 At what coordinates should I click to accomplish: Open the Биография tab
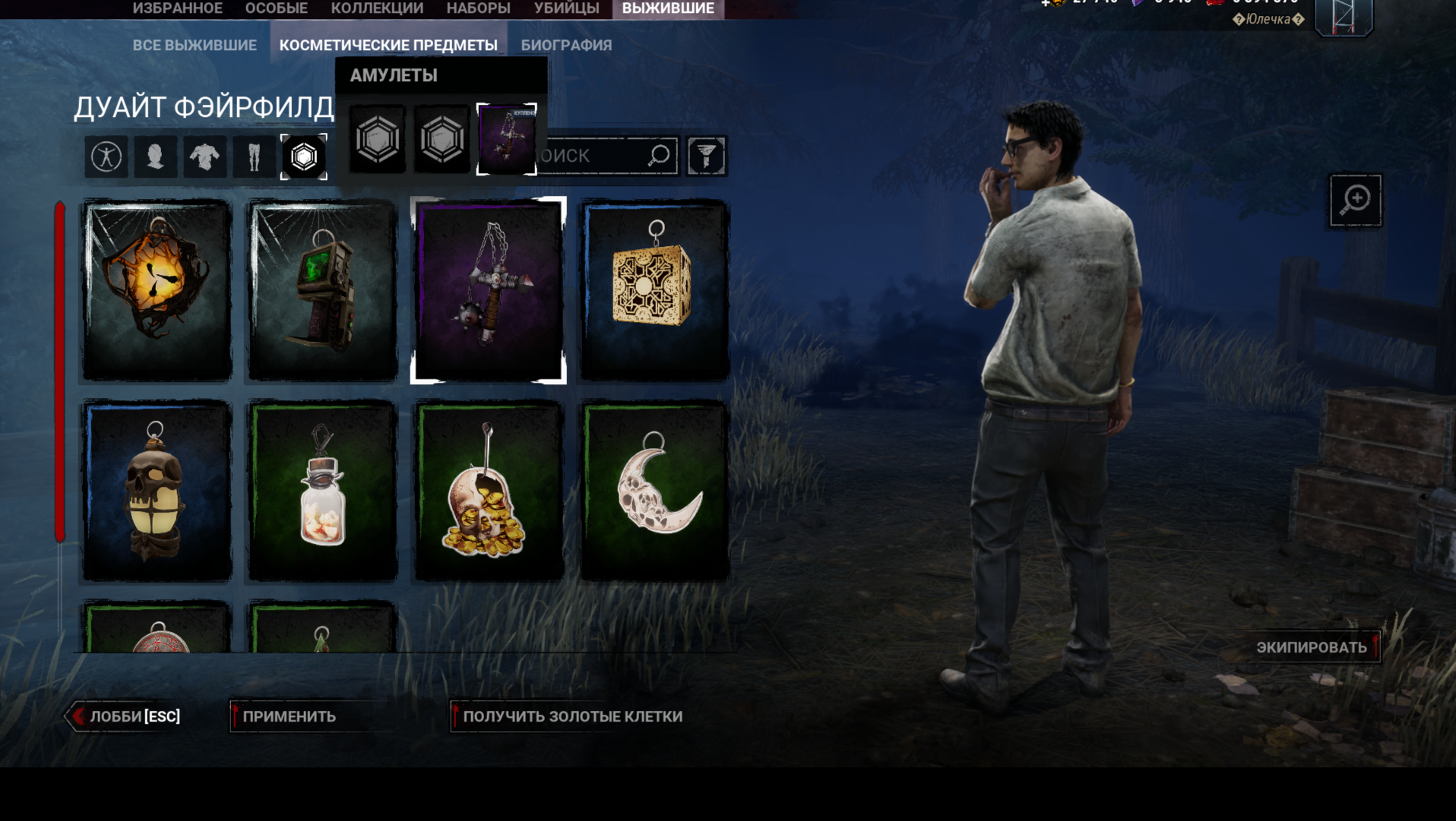[x=566, y=46]
